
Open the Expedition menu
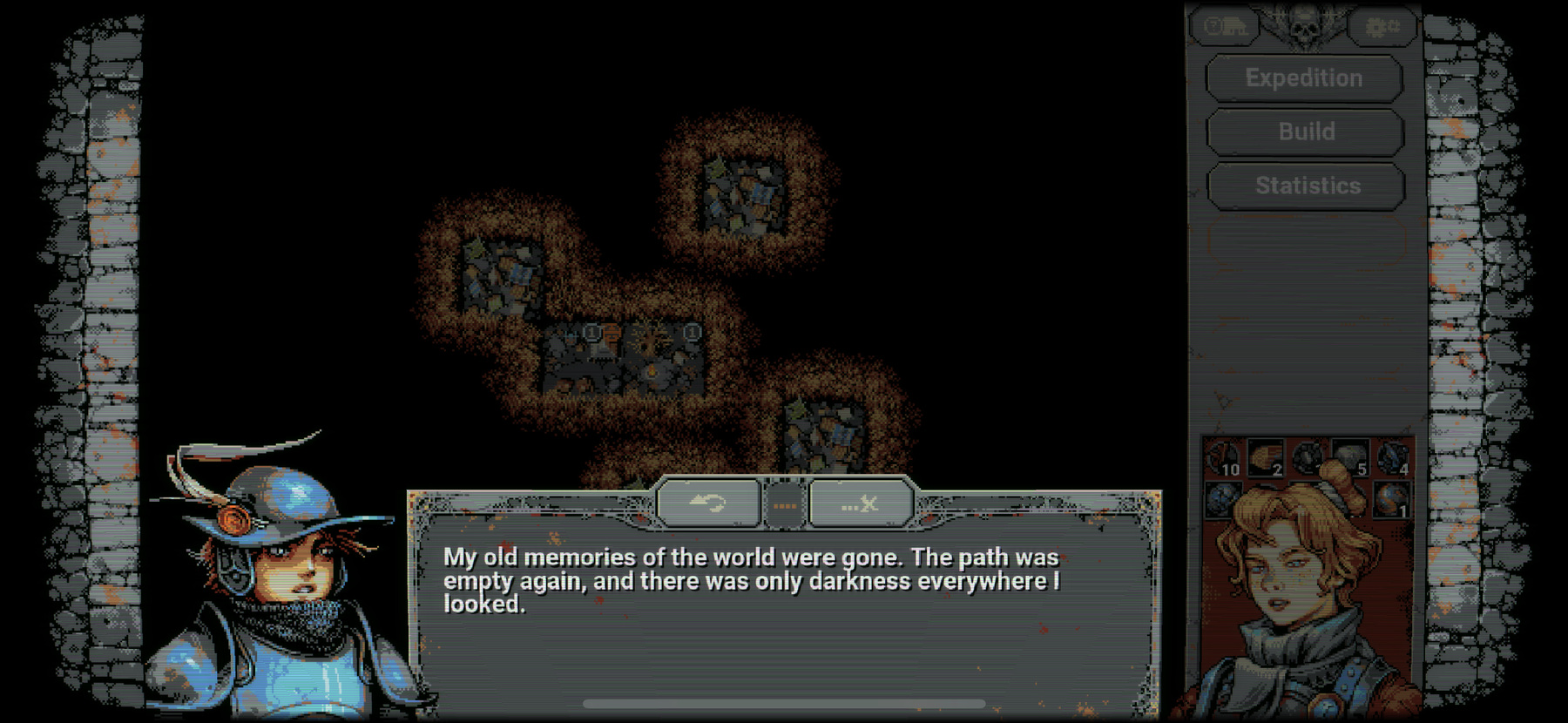click(1304, 78)
